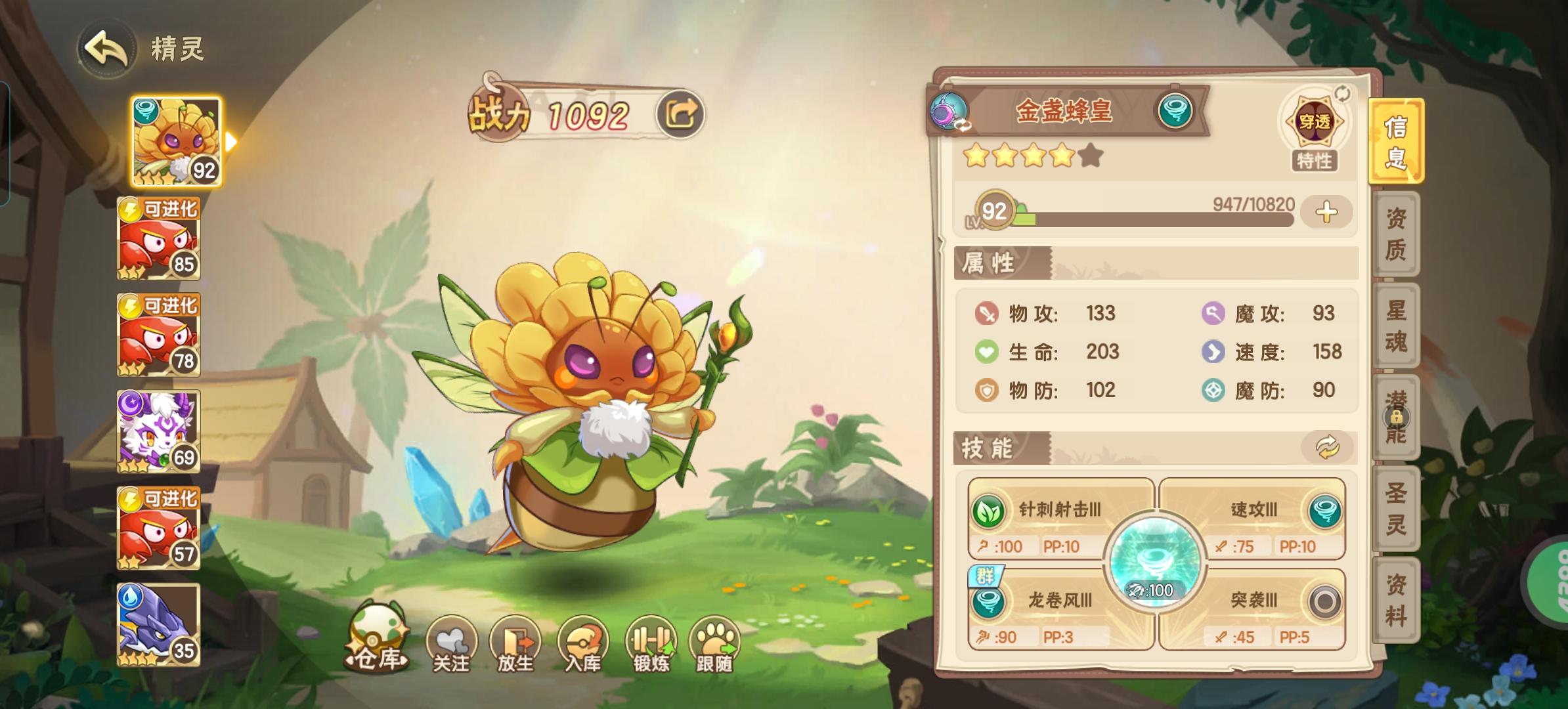Screen dimensions: 1568x709
Task: Click the share icon beside 战力 1092
Action: point(680,113)
